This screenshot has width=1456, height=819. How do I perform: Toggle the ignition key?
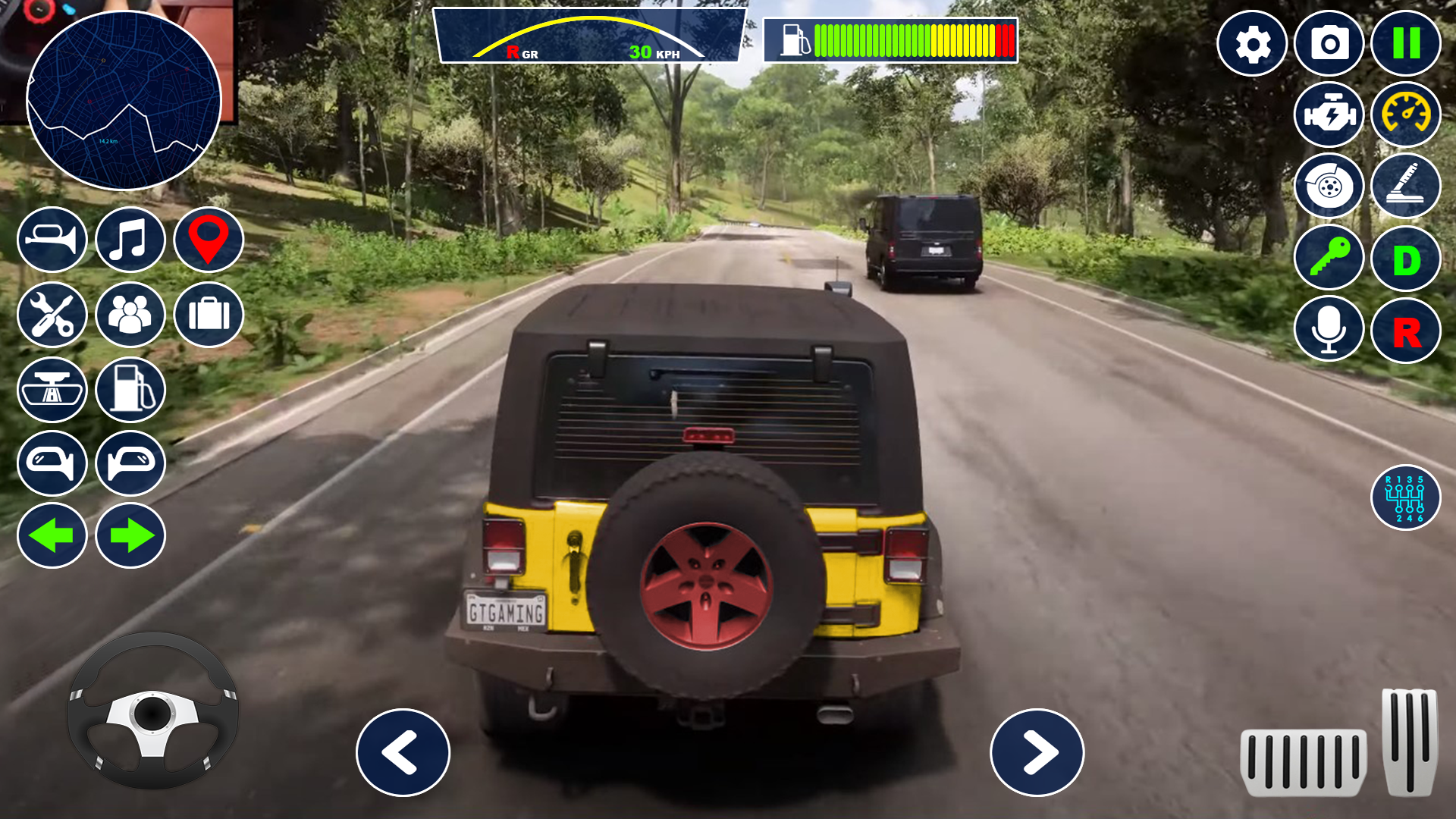[1329, 258]
